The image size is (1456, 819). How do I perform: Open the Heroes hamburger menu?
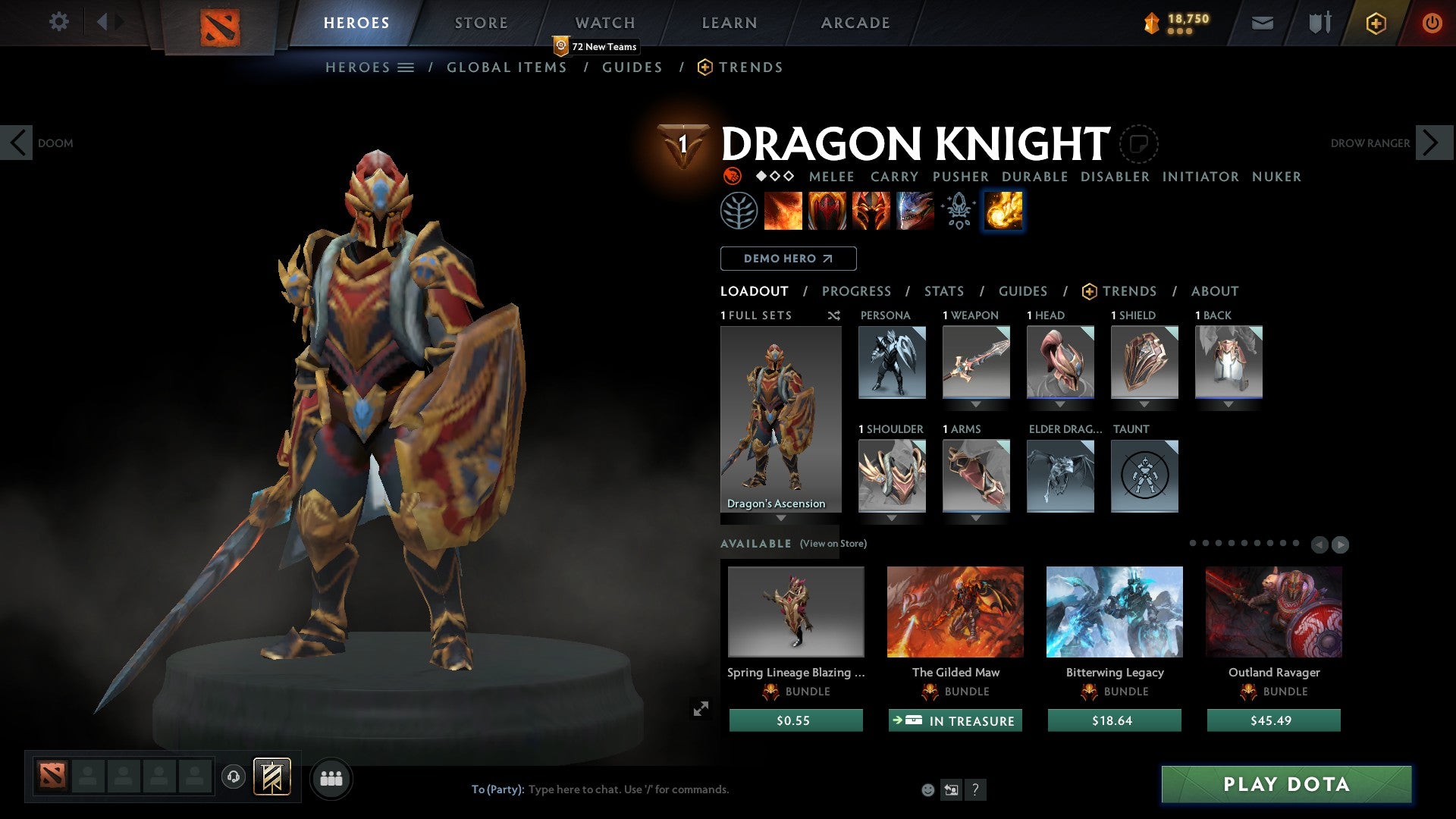pos(406,67)
